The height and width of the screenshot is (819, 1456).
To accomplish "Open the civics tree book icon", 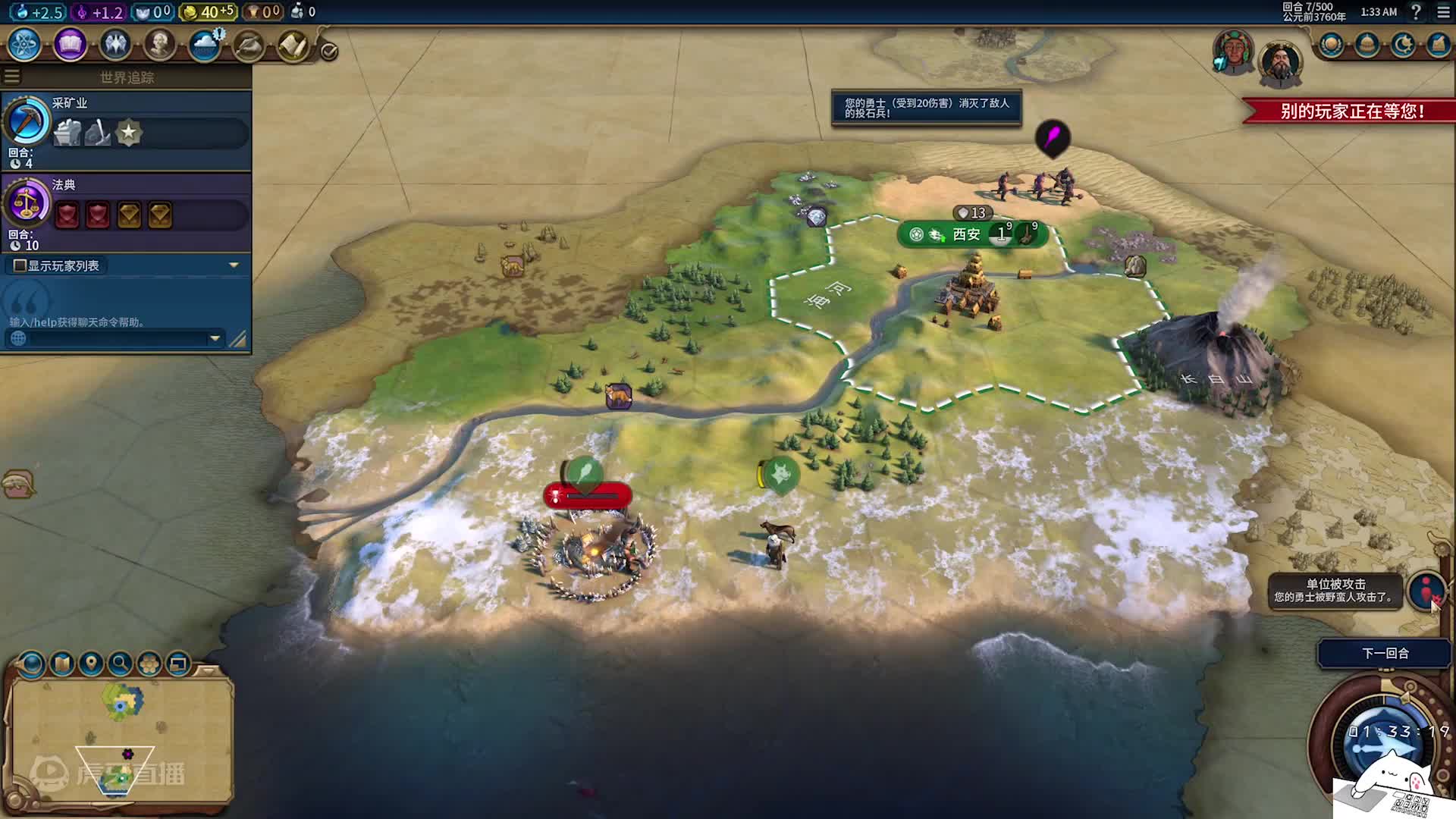I will click(70, 45).
